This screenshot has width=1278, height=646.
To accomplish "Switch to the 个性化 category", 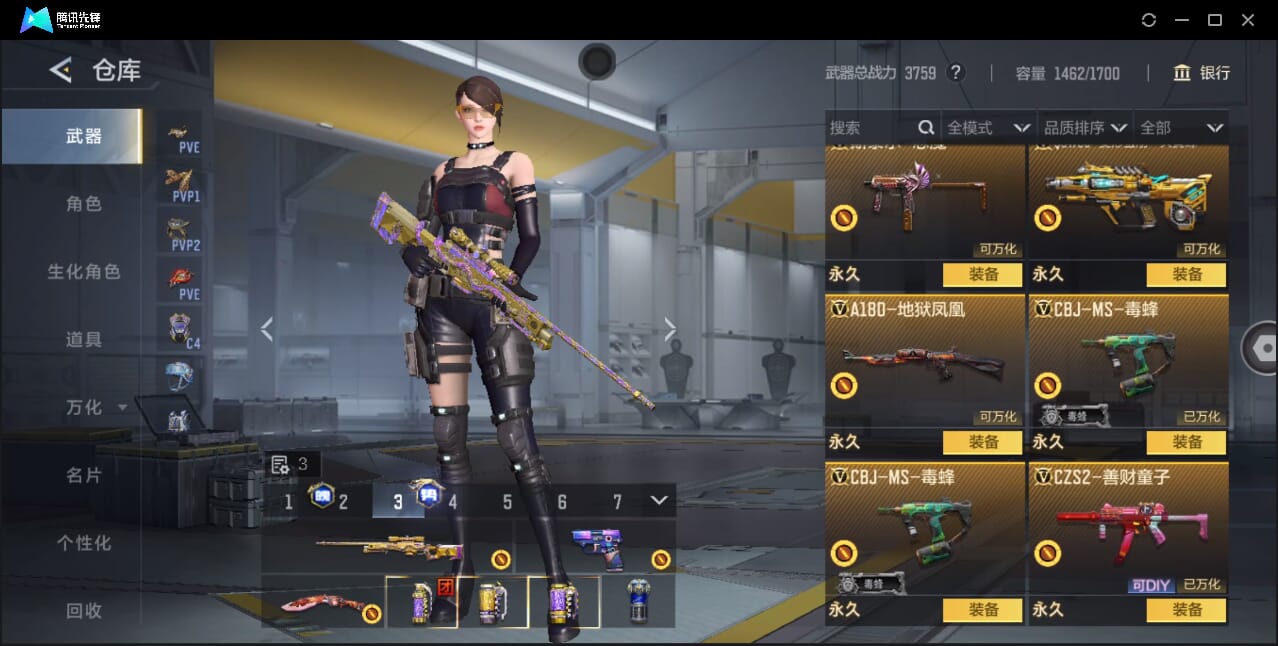I will point(84,544).
